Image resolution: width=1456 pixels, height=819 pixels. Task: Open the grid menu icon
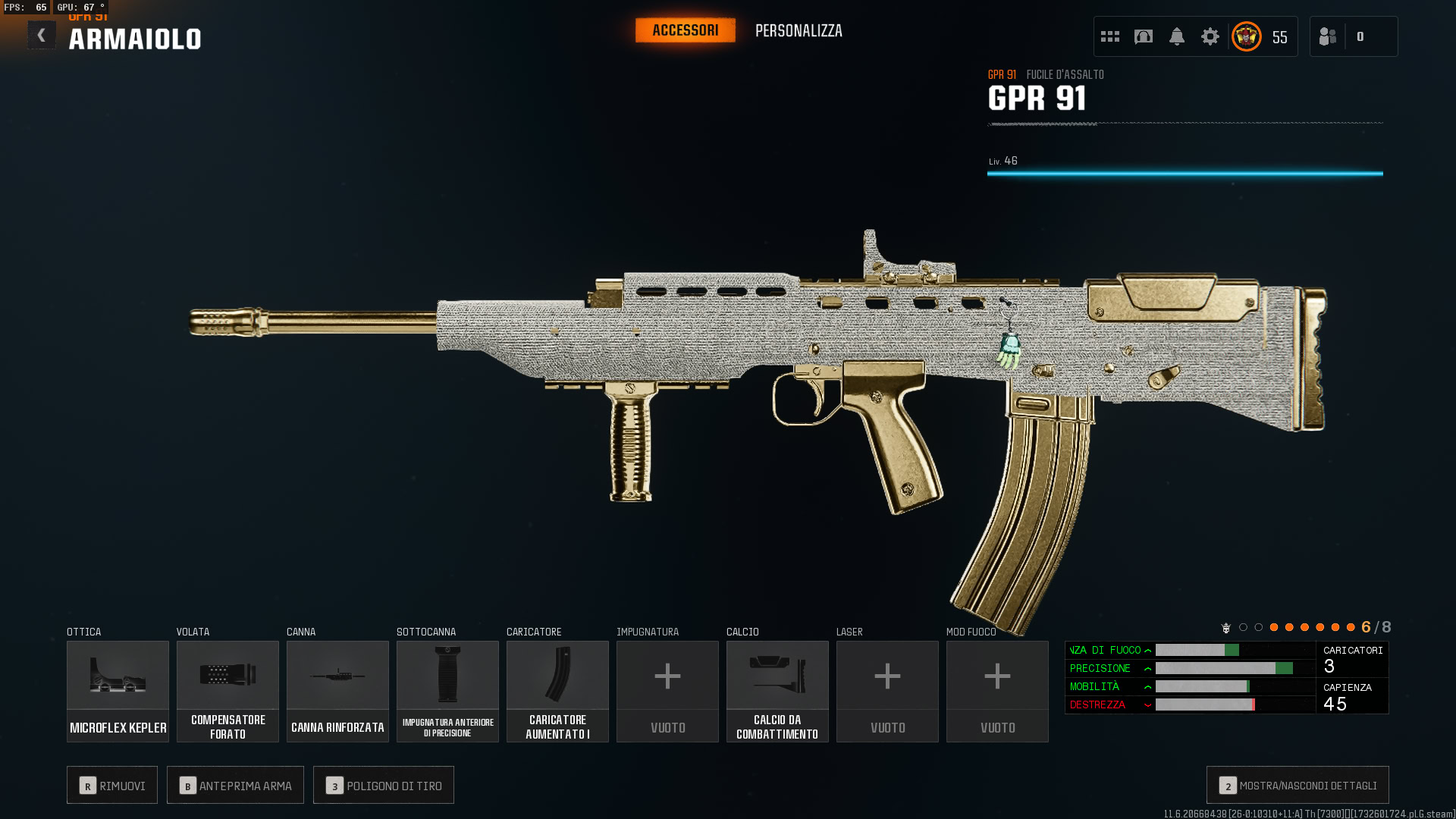1110,36
